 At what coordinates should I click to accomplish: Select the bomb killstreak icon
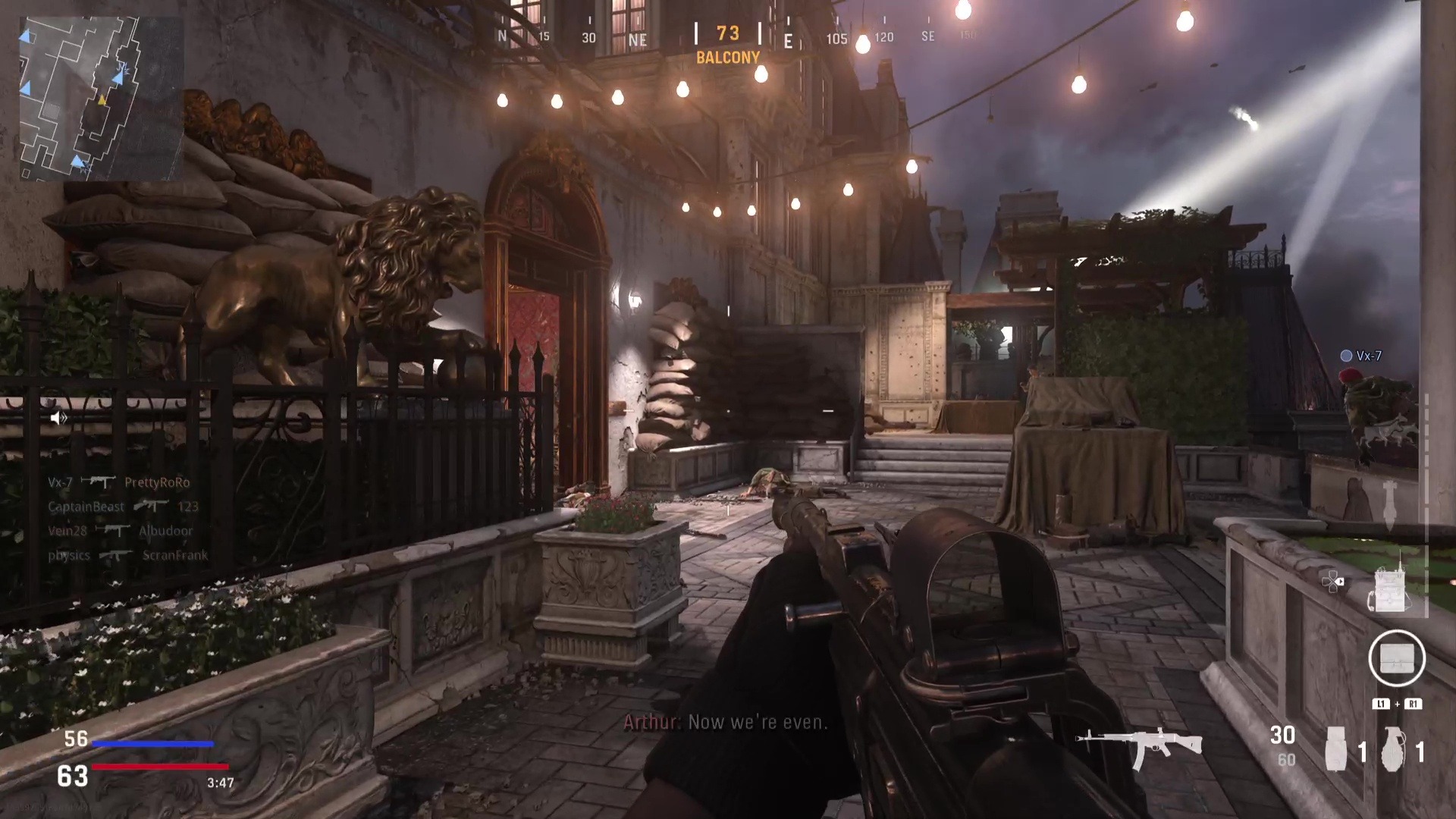(x=1389, y=505)
